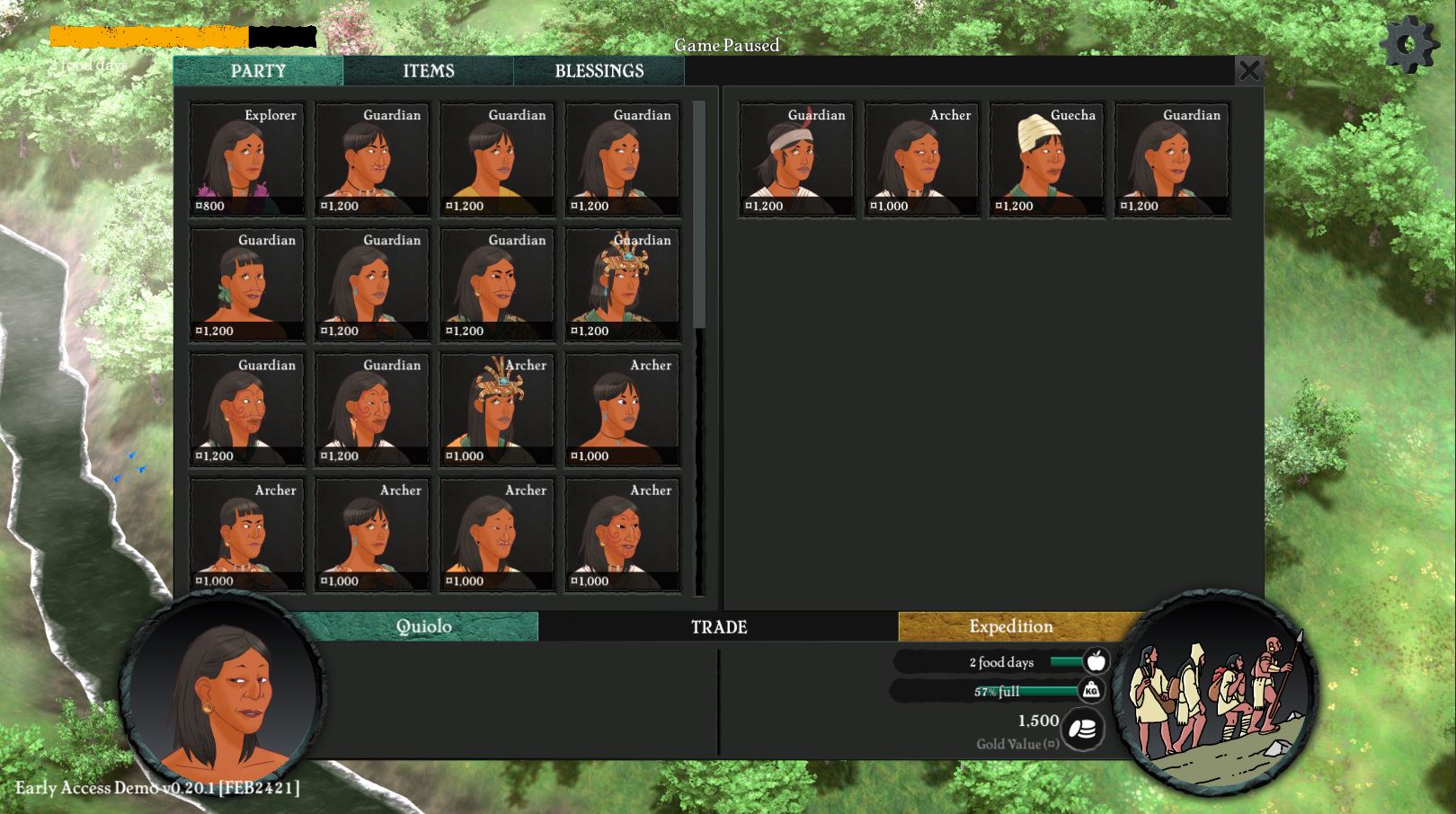
Task: Switch to the Items tab
Action: click(428, 71)
